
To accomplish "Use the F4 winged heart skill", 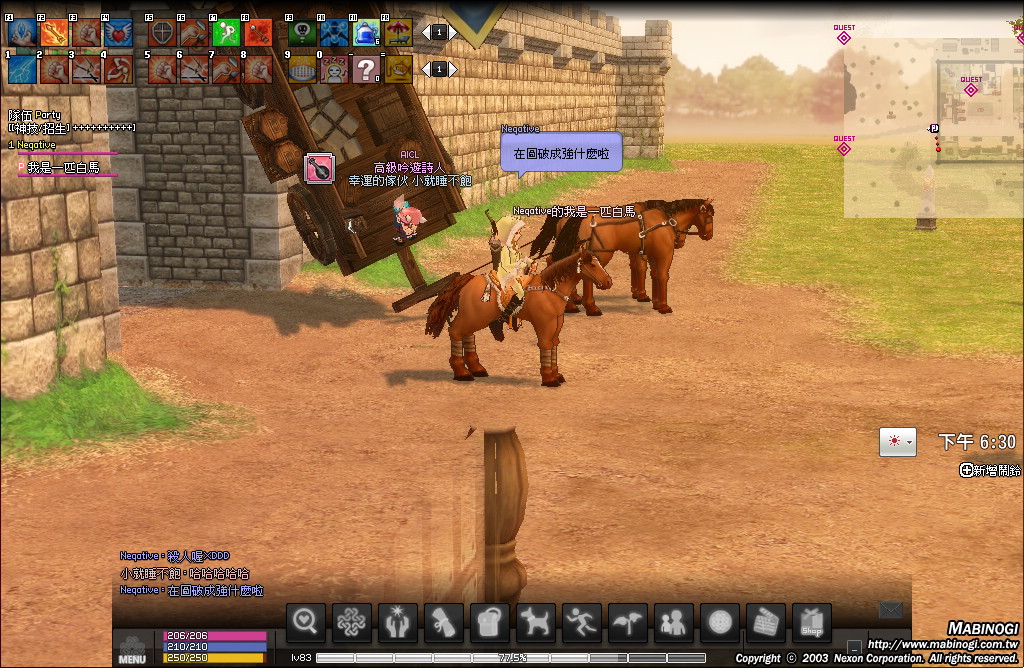I will pos(117,33).
